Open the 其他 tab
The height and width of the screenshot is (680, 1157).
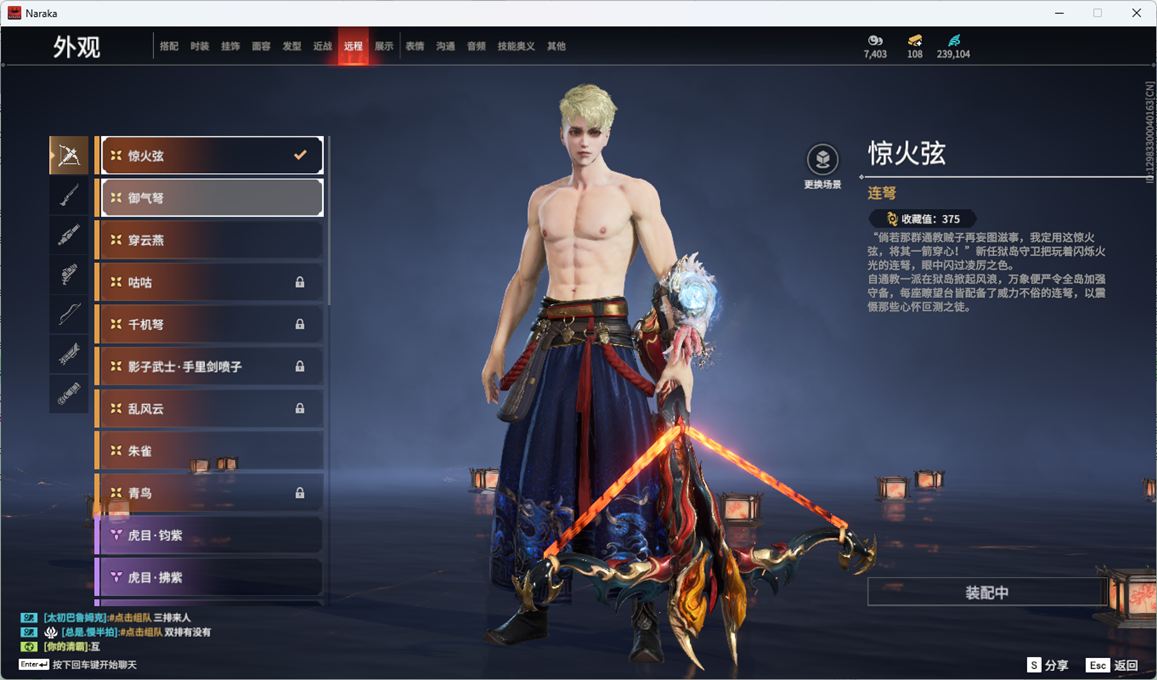pyautogui.click(x=556, y=46)
